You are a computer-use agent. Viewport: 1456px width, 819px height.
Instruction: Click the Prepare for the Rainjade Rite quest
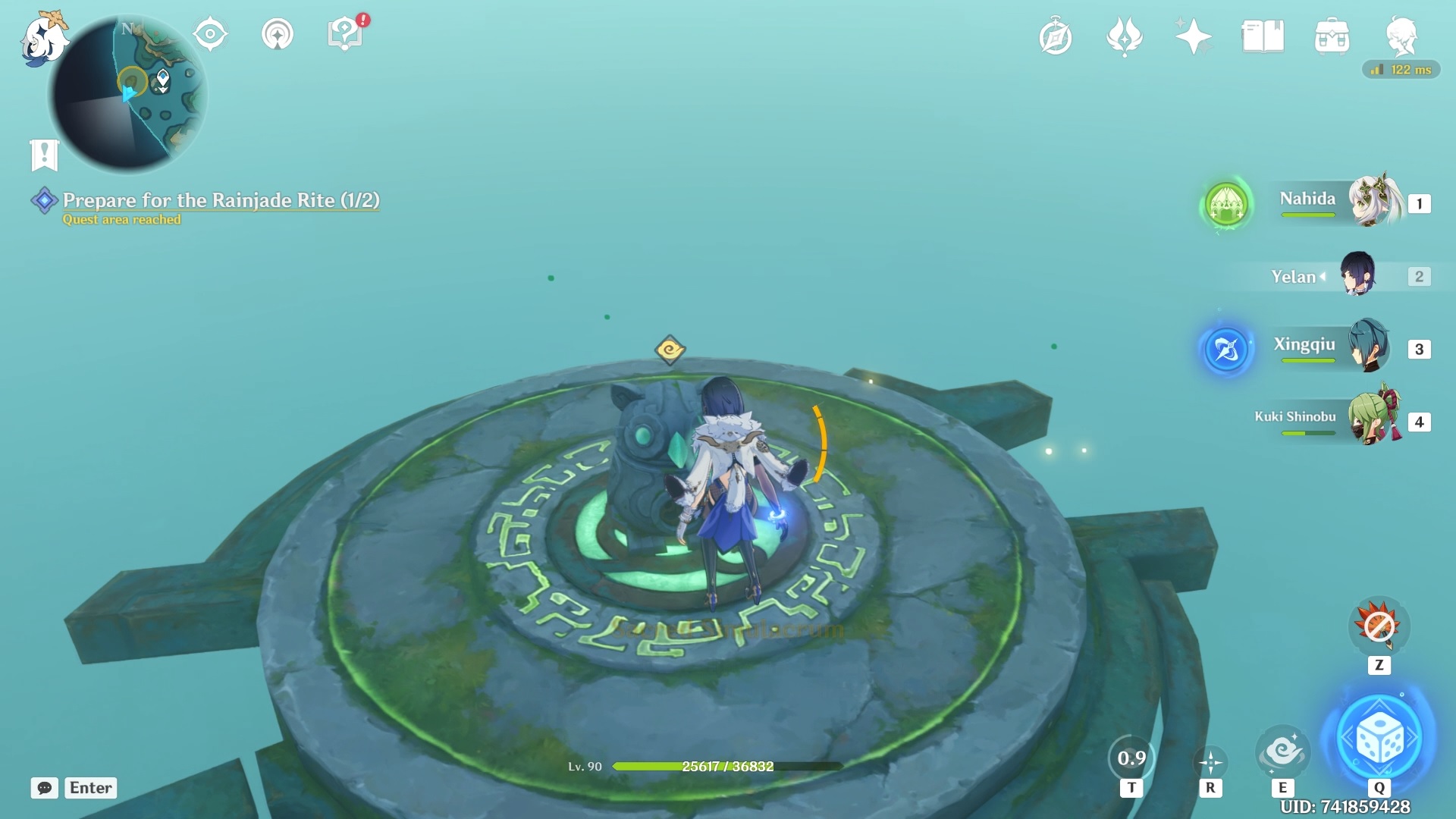click(220, 201)
